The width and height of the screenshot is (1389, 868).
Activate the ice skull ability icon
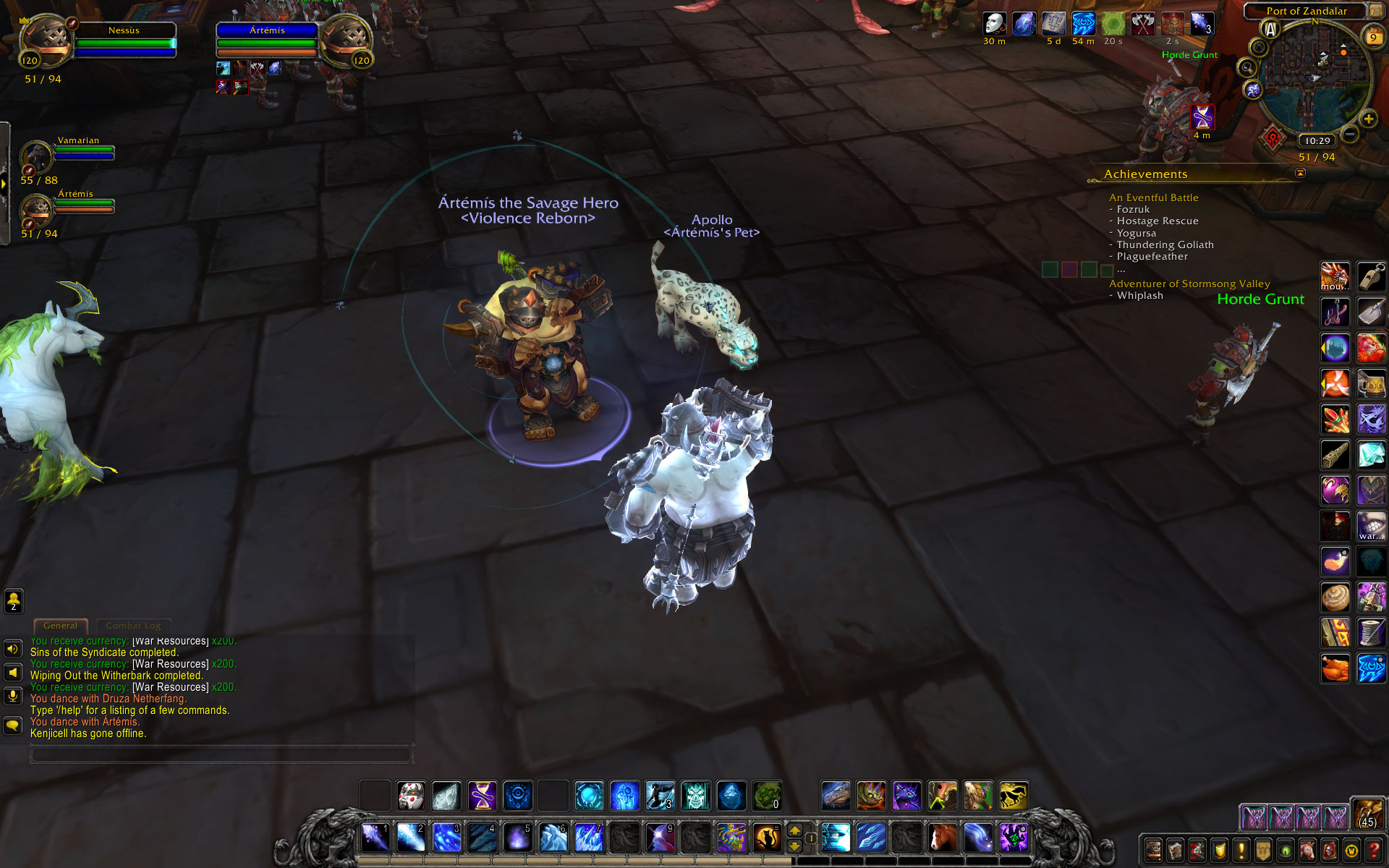point(695,796)
